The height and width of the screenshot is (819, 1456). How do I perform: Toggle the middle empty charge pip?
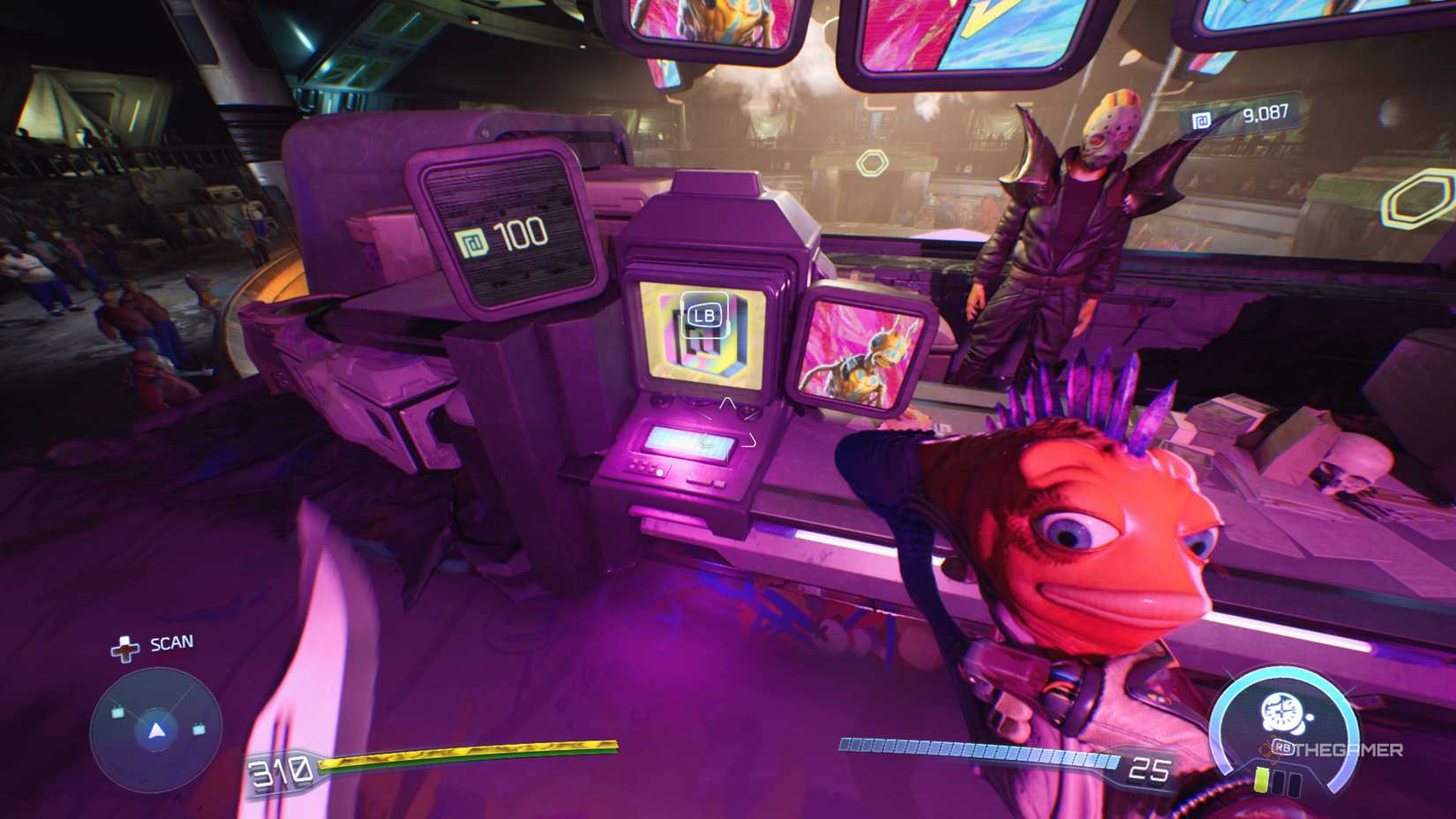pos(1280,782)
